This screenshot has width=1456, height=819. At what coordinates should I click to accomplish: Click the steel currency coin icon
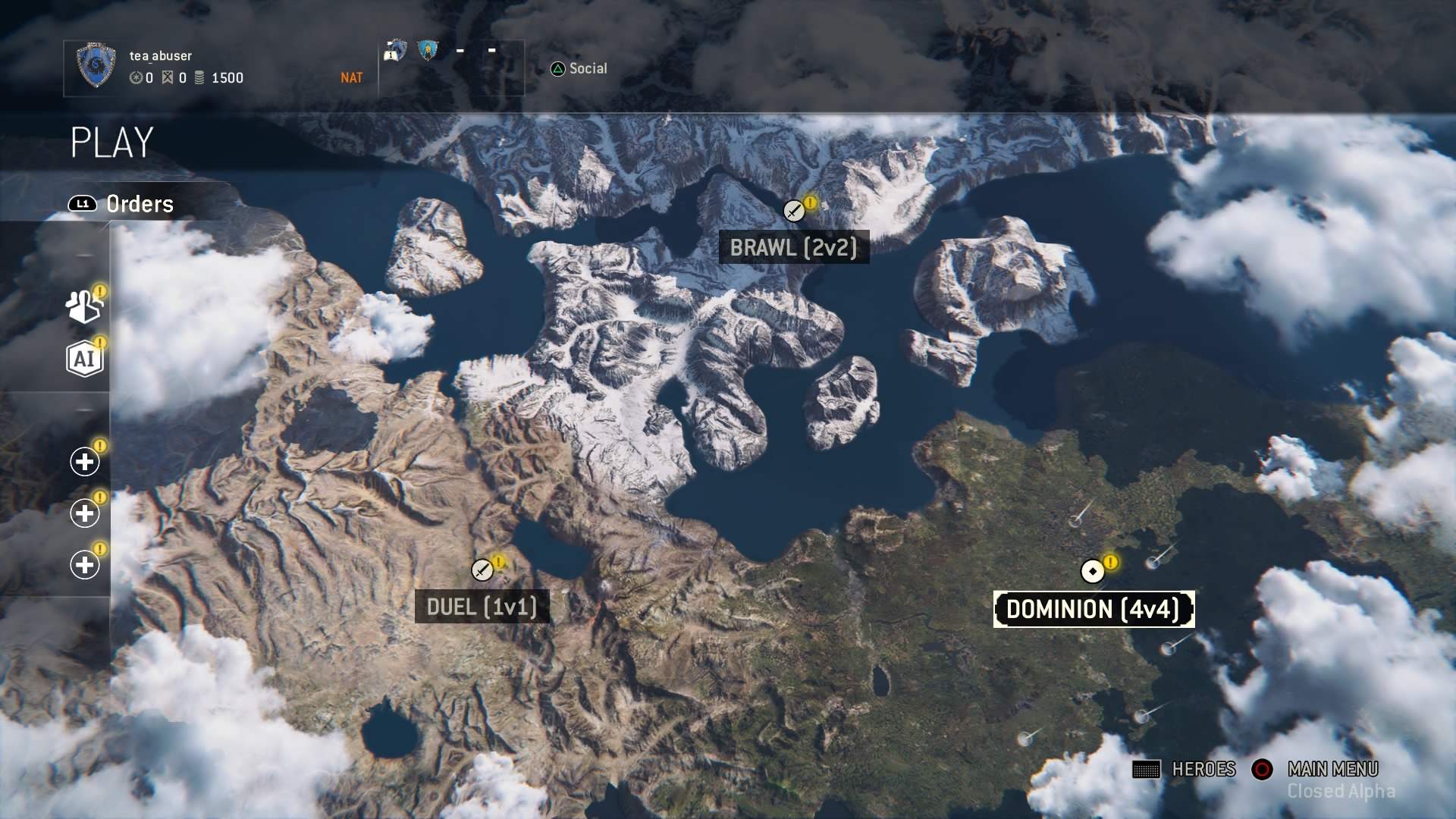point(199,77)
